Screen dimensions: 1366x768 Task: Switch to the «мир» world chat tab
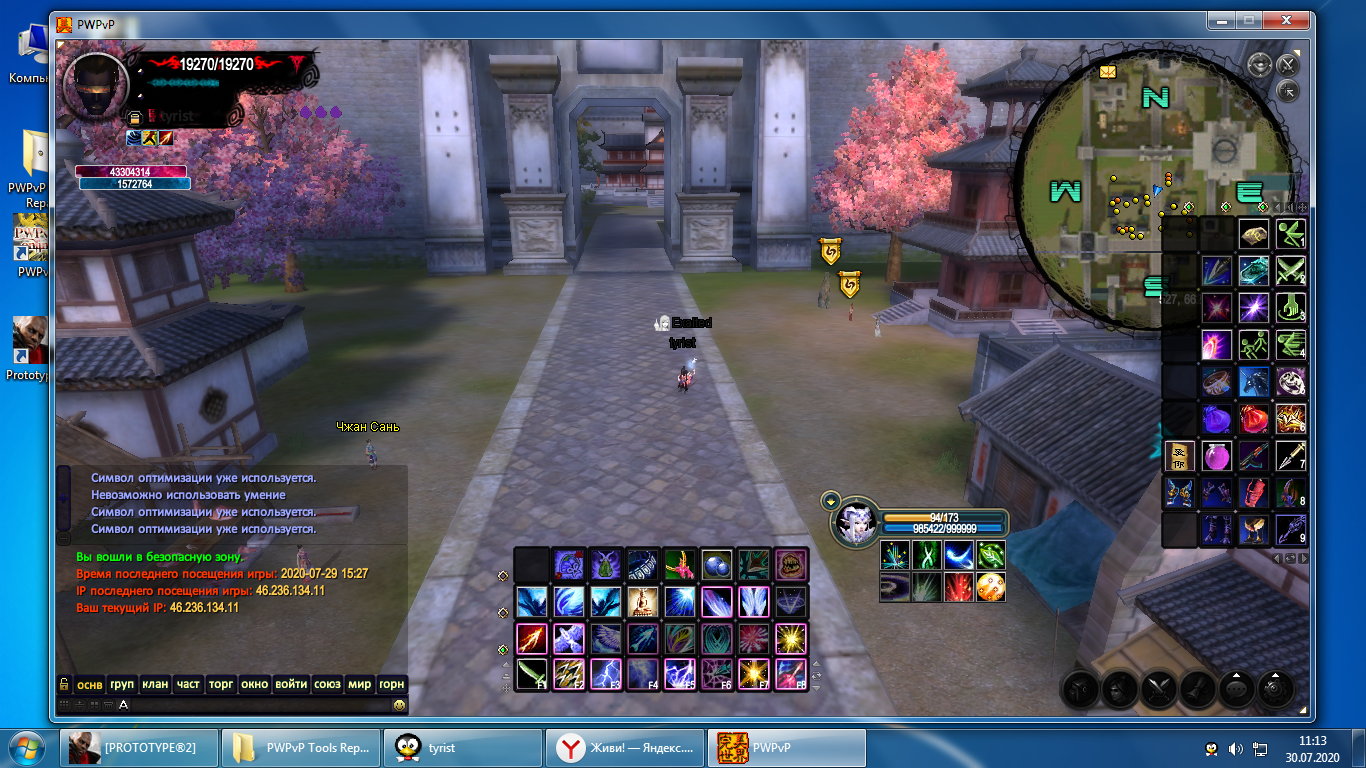[359, 684]
